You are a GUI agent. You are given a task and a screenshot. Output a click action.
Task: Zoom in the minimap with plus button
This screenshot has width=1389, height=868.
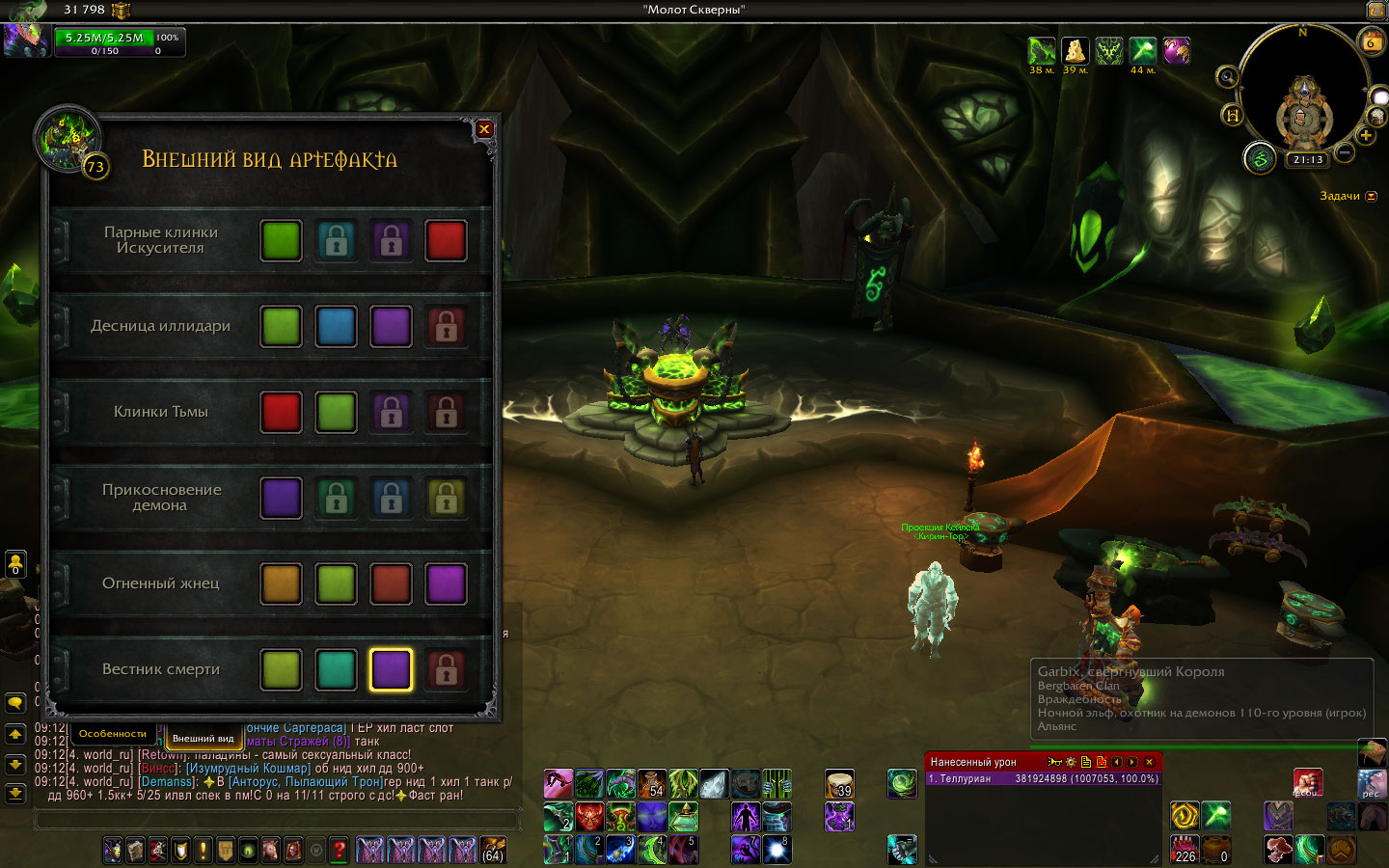coord(1366,136)
